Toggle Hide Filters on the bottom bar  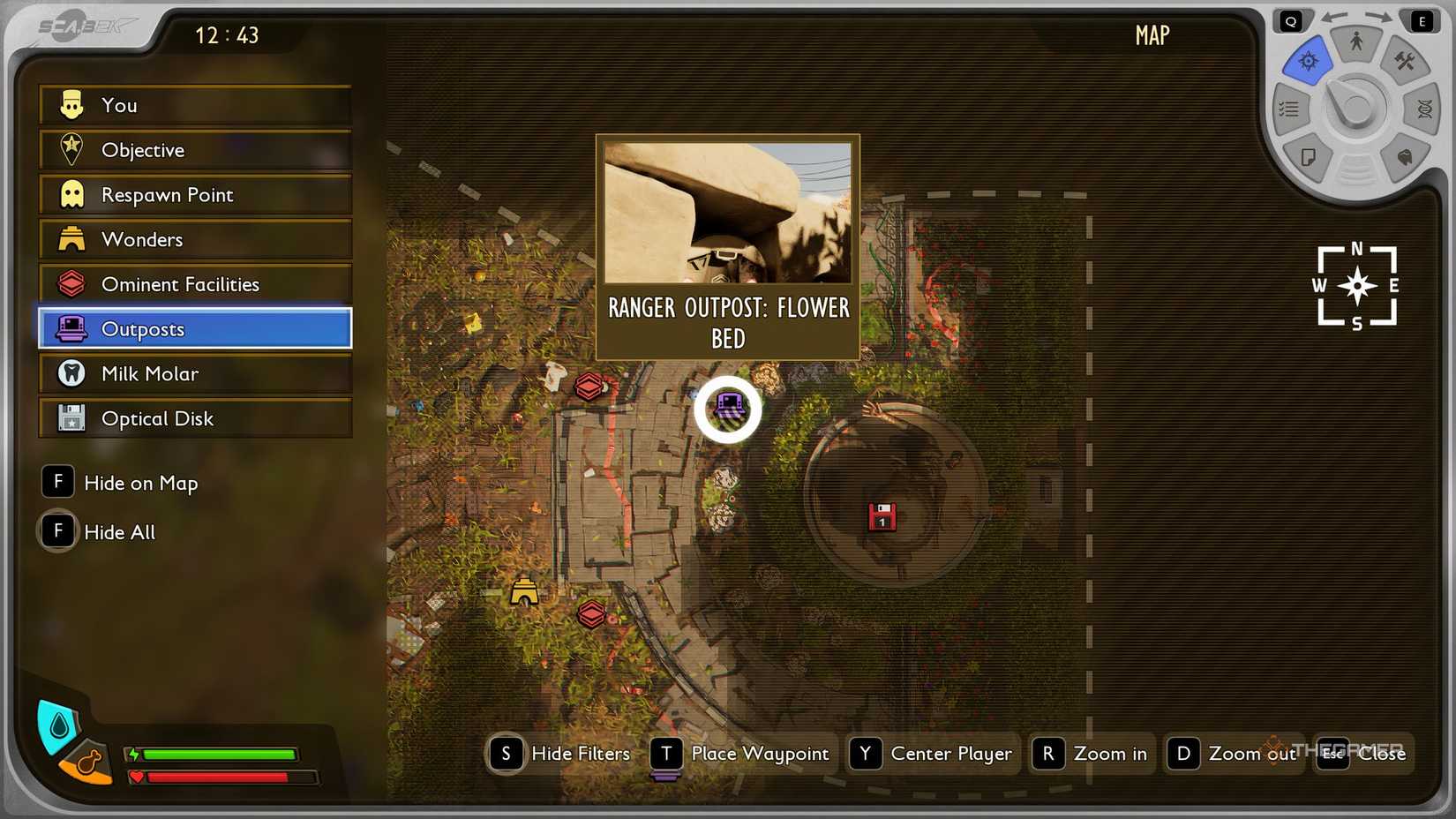click(560, 754)
